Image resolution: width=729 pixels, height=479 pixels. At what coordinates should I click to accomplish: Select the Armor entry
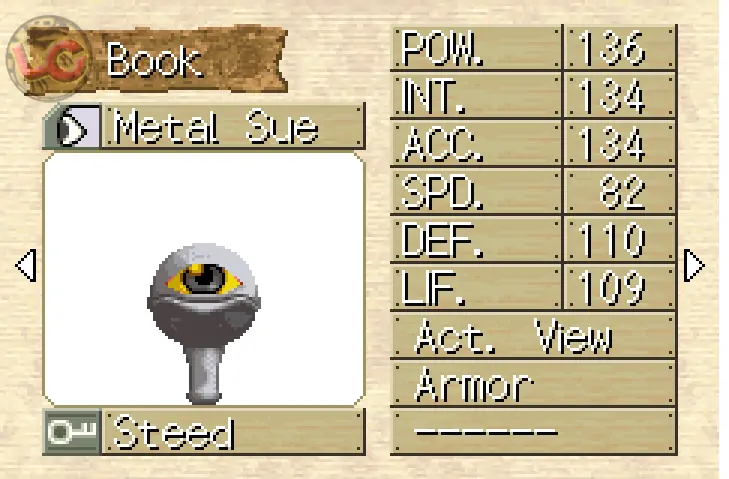click(532, 383)
